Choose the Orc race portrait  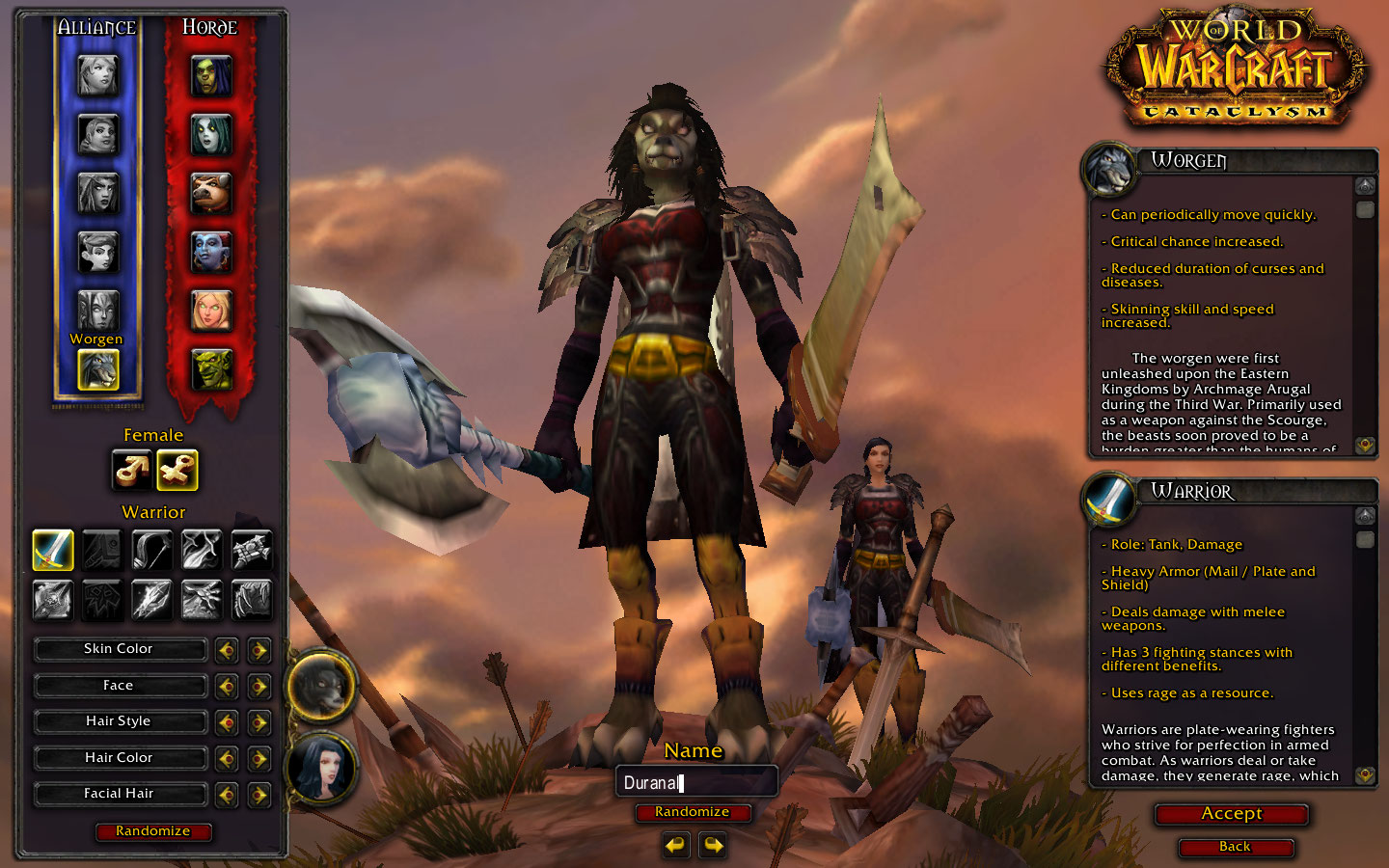coord(211,75)
